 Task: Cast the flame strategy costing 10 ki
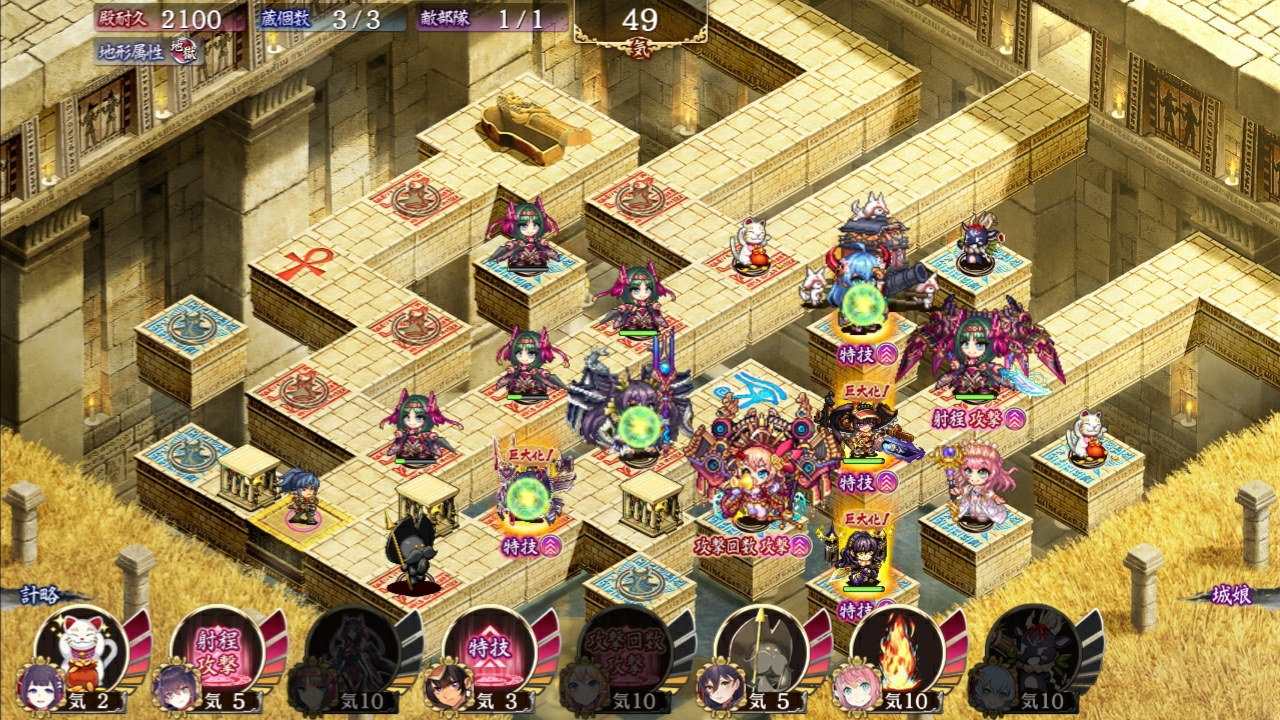point(898,650)
